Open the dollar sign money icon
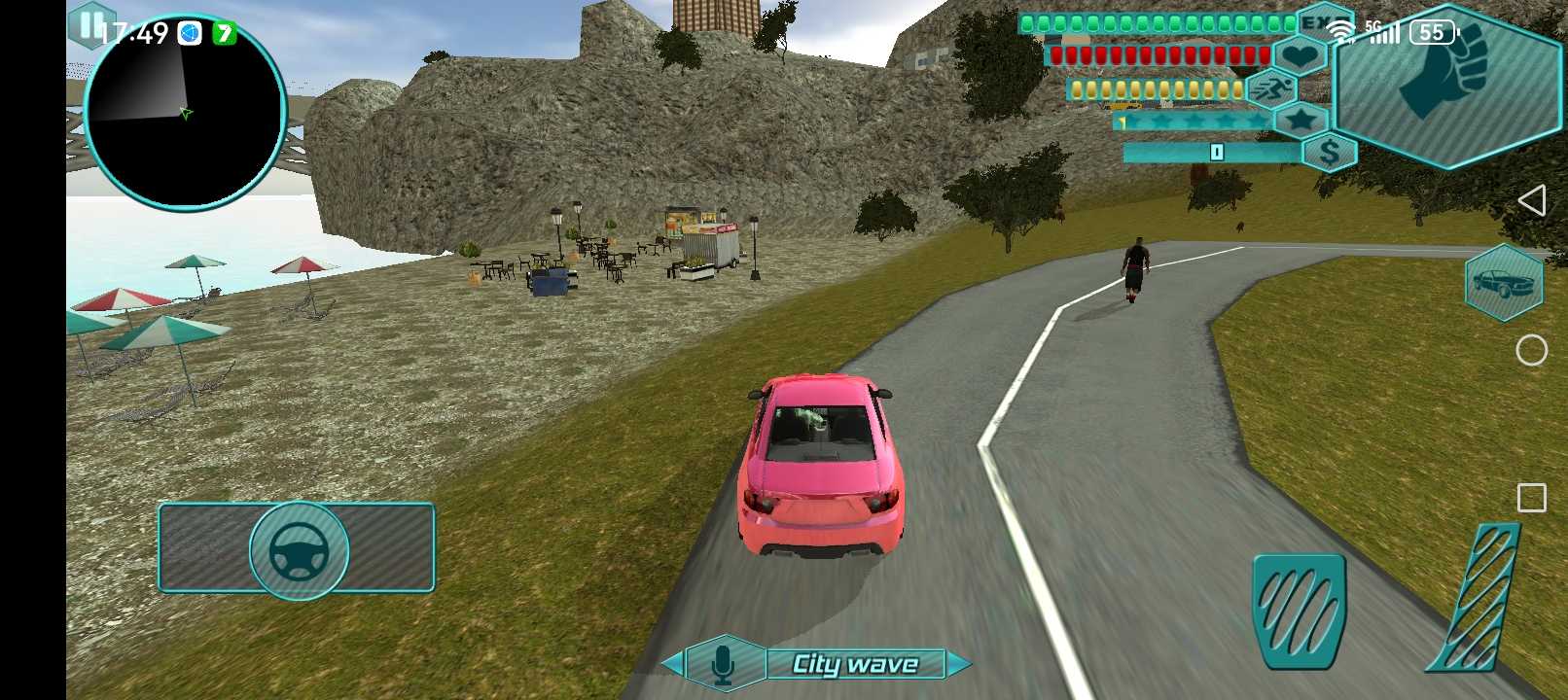 point(1329,153)
